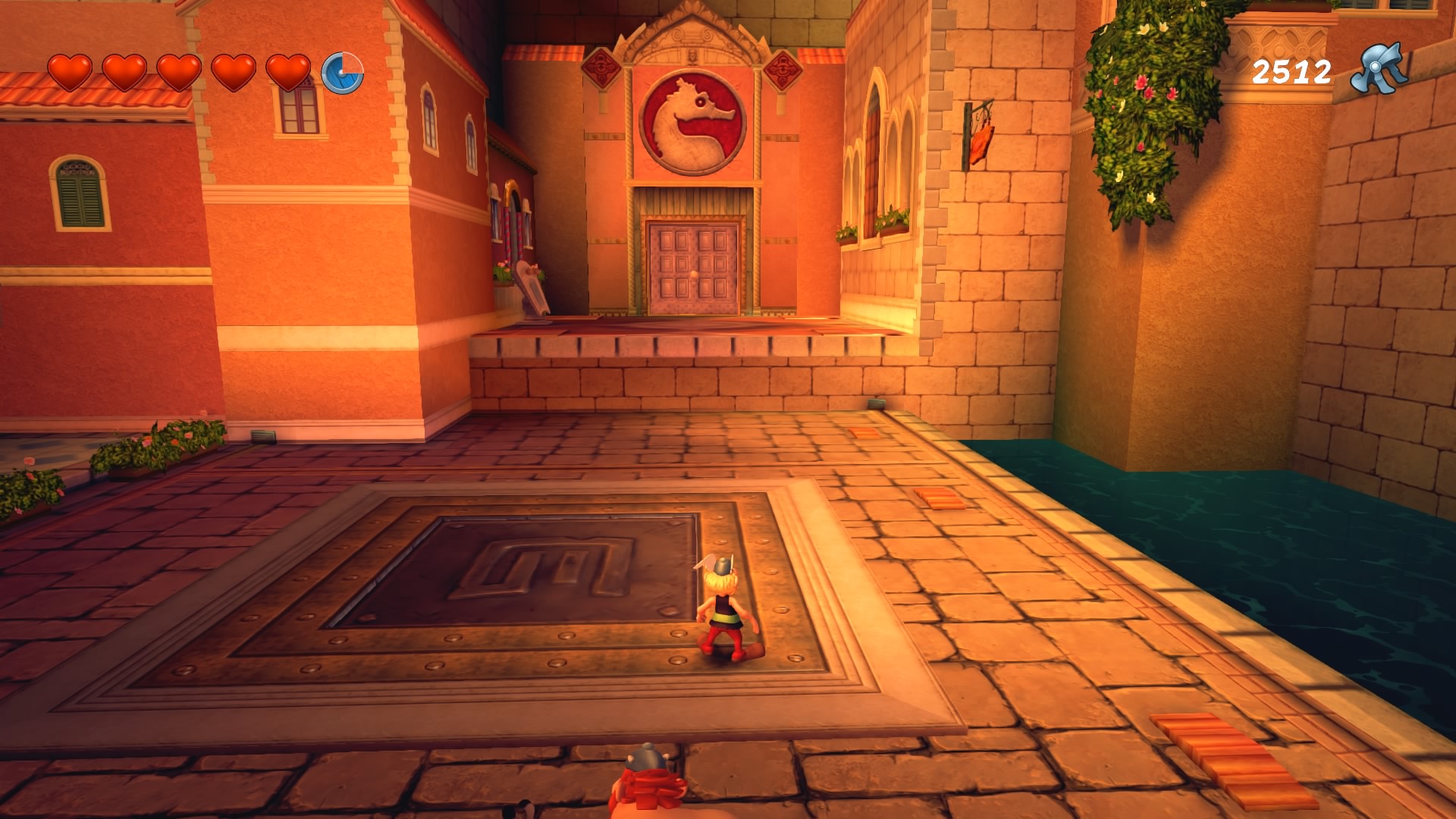Select the fifth heart on the health meter
1456x819 pixels.
(289, 74)
